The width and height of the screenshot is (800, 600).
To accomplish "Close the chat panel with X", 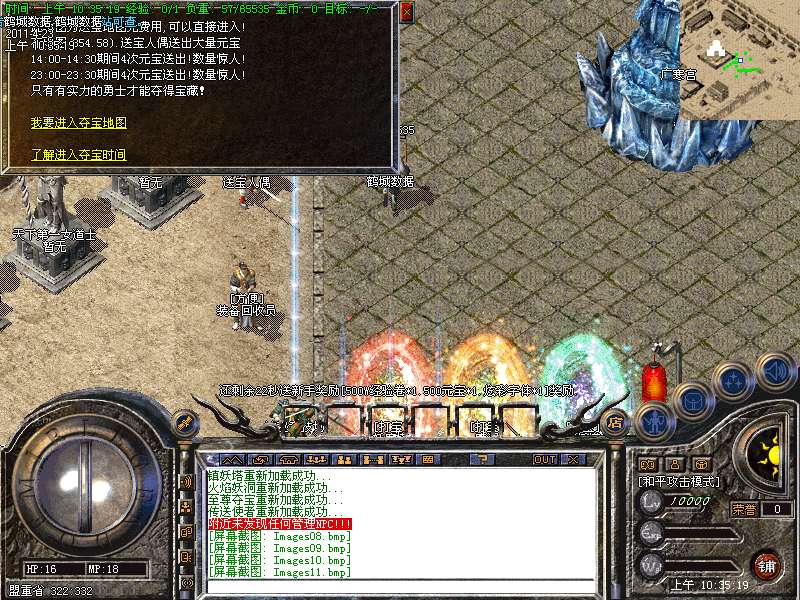I will (x=573, y=460).
